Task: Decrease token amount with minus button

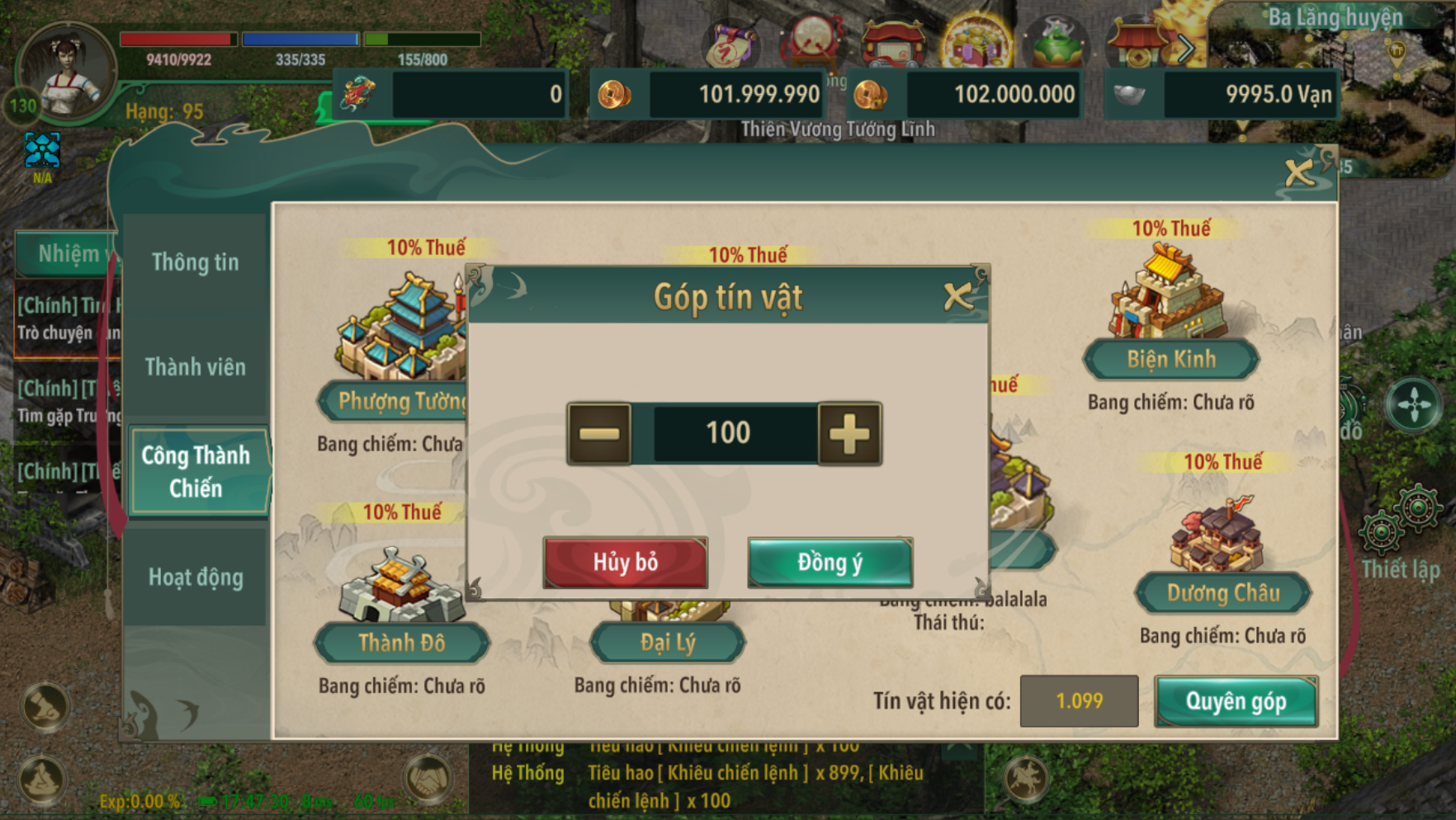Action: point(599,434)
